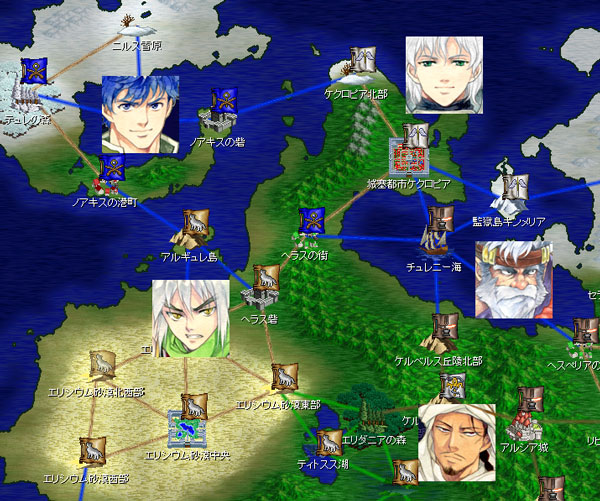Select the アルギュレ島 wolf-banner node
The width and height of the screenshot is (600, 501).
194,232
